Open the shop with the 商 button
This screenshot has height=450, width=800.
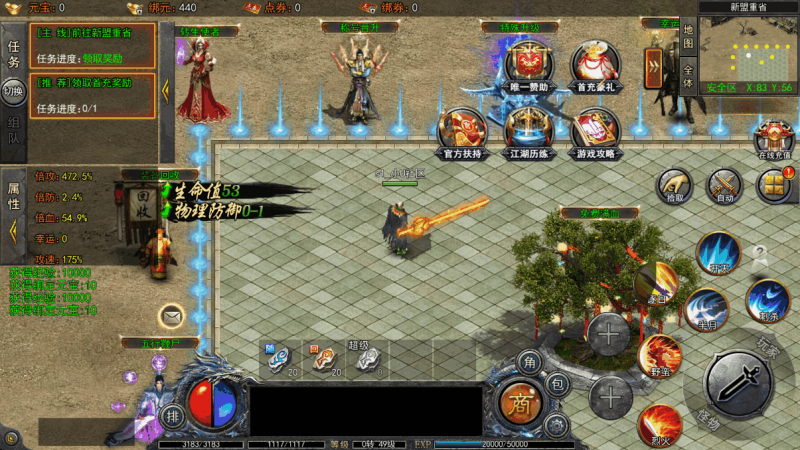pos(519,401)
